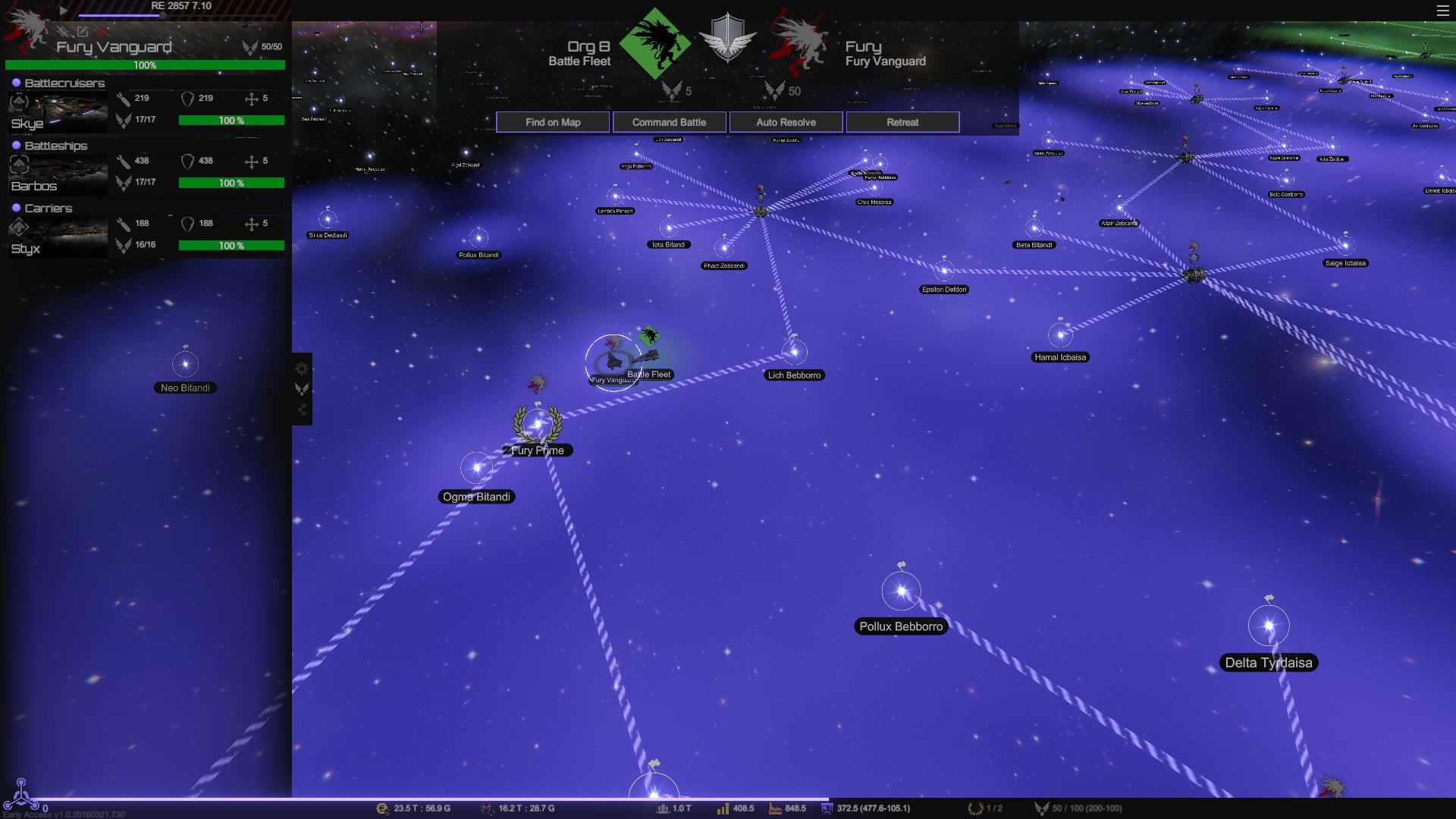Open the winged fleet side tab

[302, 389]
